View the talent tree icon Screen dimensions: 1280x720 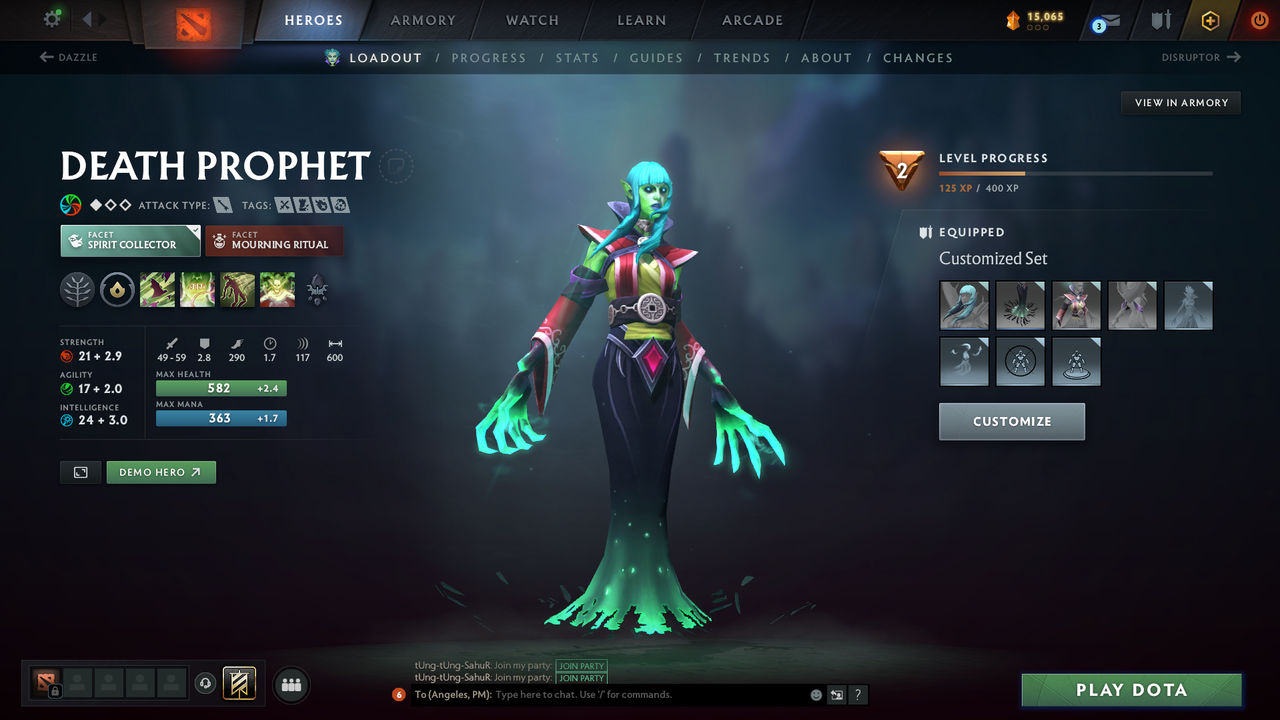[317, 290]
